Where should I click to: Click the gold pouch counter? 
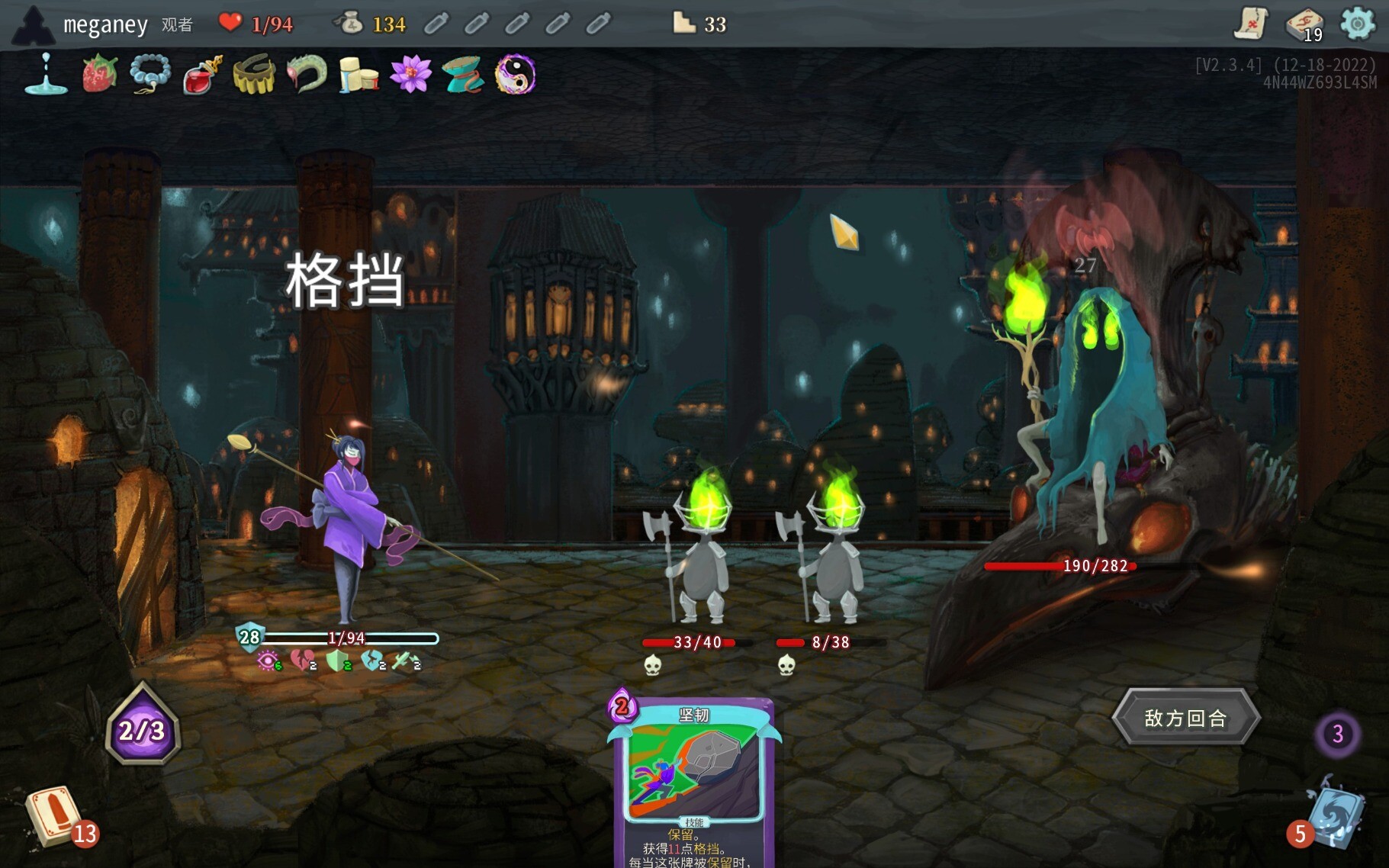(351, 24)
